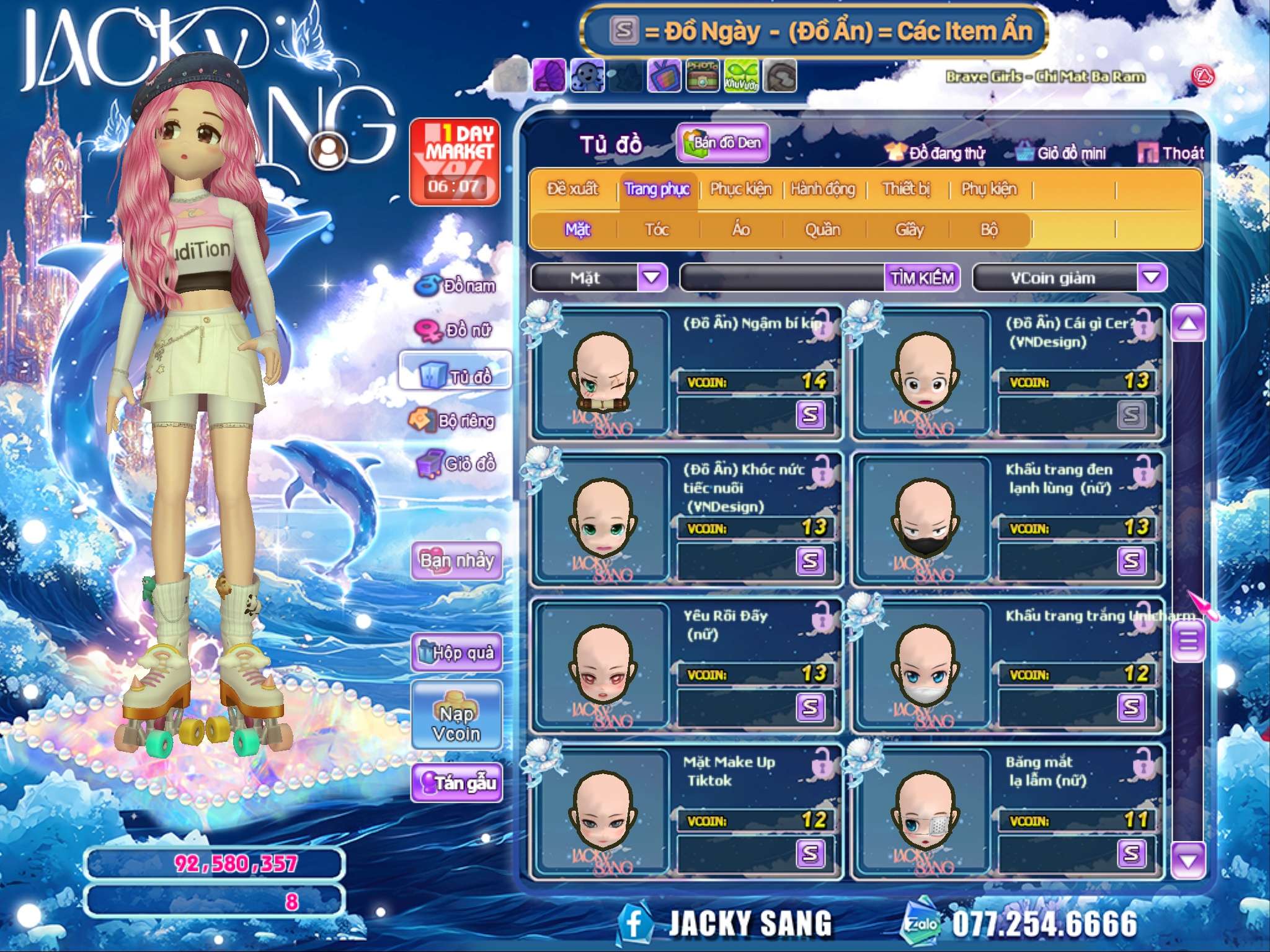Open the Bộ riêng menu entry
Screen dimensions: 1270x952
pos(453,421)
